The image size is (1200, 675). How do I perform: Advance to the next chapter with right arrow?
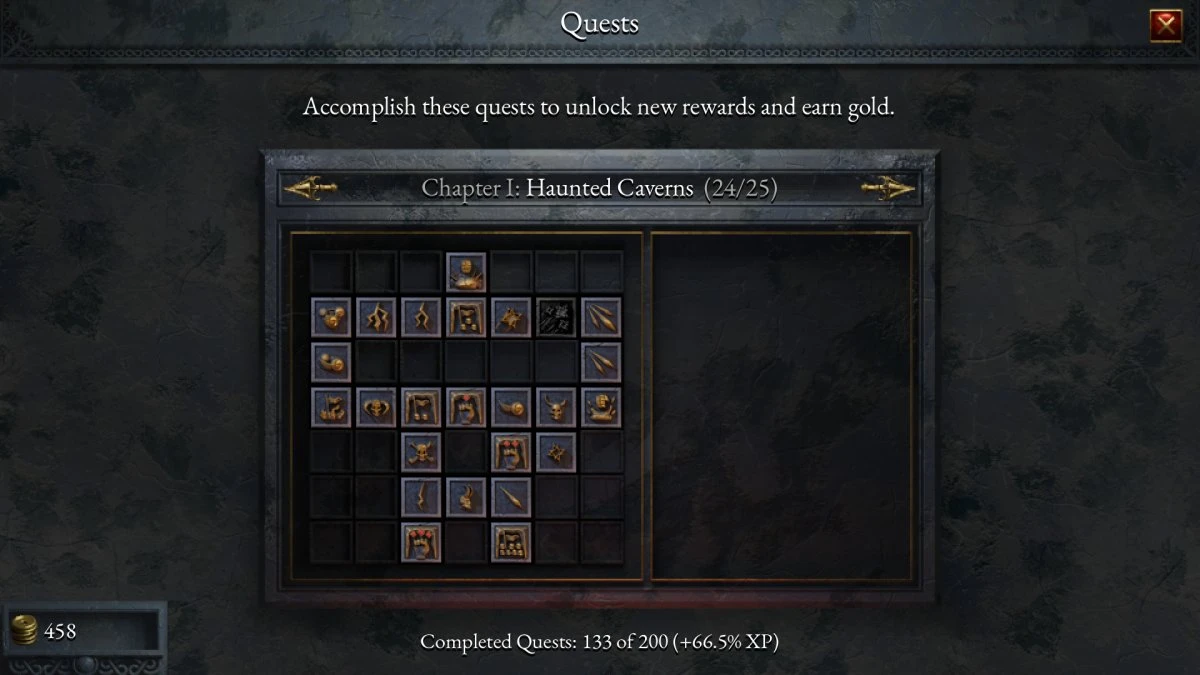point(889,187)
